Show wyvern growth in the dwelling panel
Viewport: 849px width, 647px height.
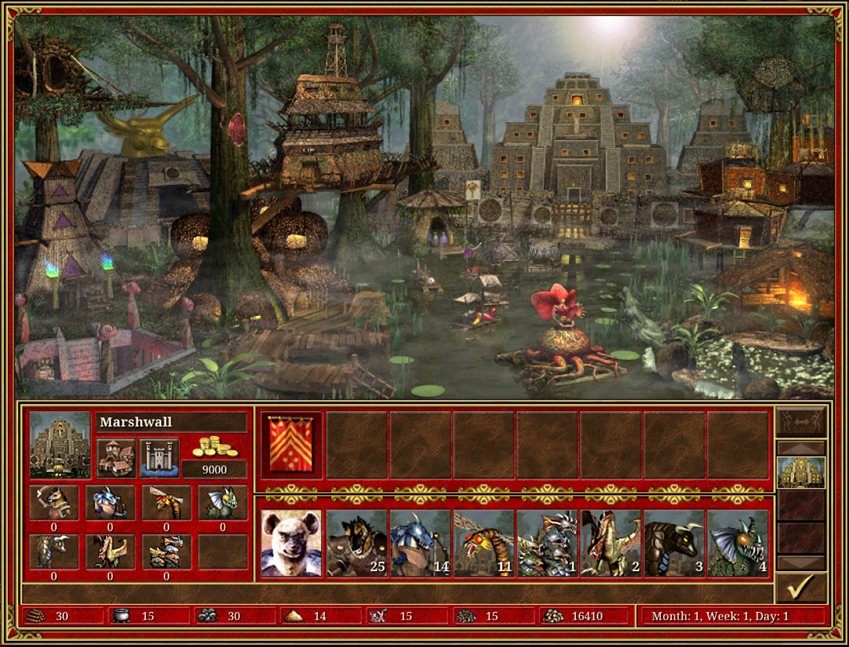point(110,551)
